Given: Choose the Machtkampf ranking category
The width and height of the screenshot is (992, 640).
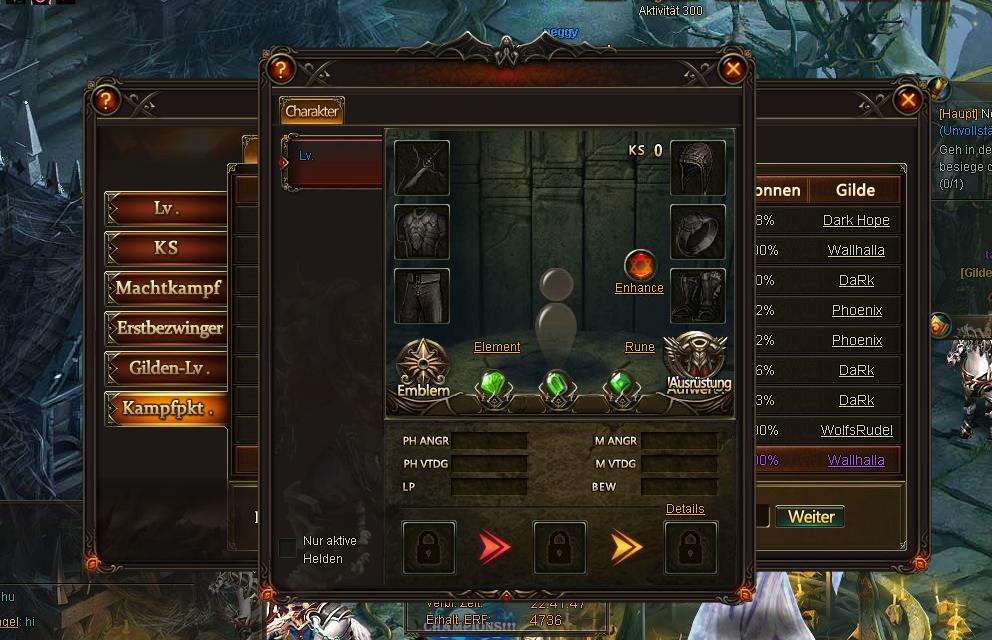Looking at the screenshot, I should 166,288.
